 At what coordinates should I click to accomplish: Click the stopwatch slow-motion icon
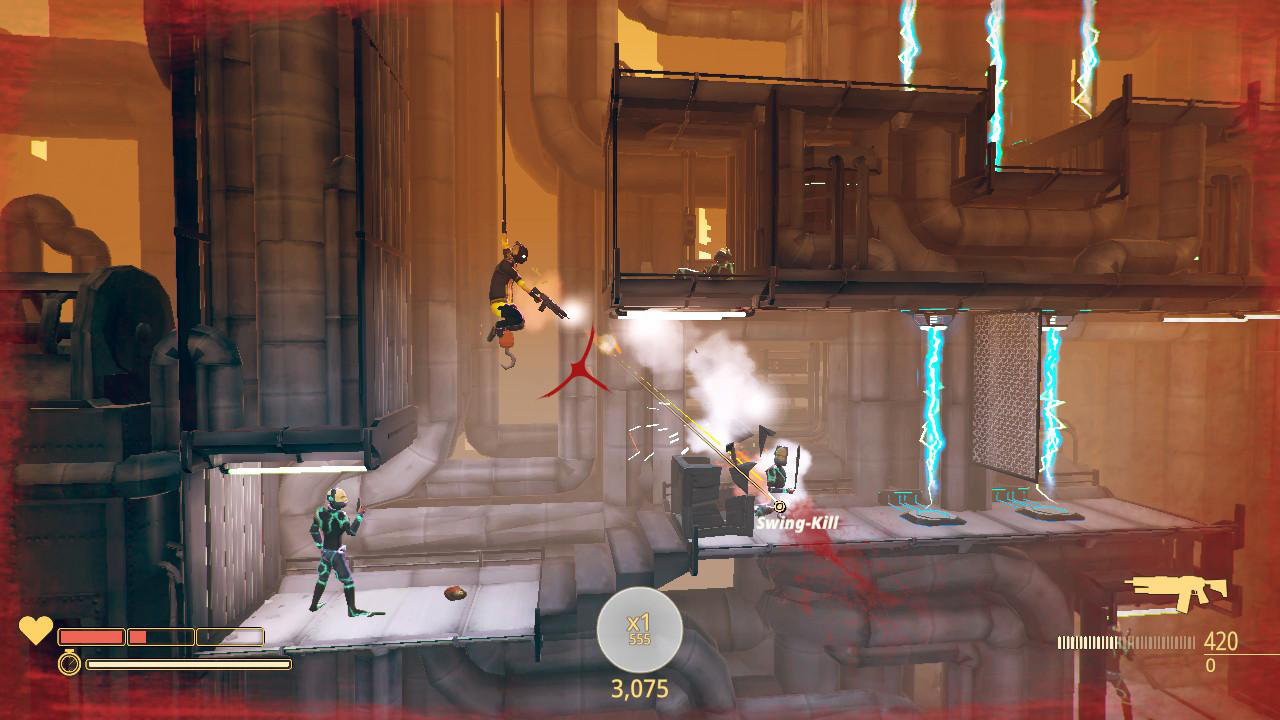tap(69, 663)
